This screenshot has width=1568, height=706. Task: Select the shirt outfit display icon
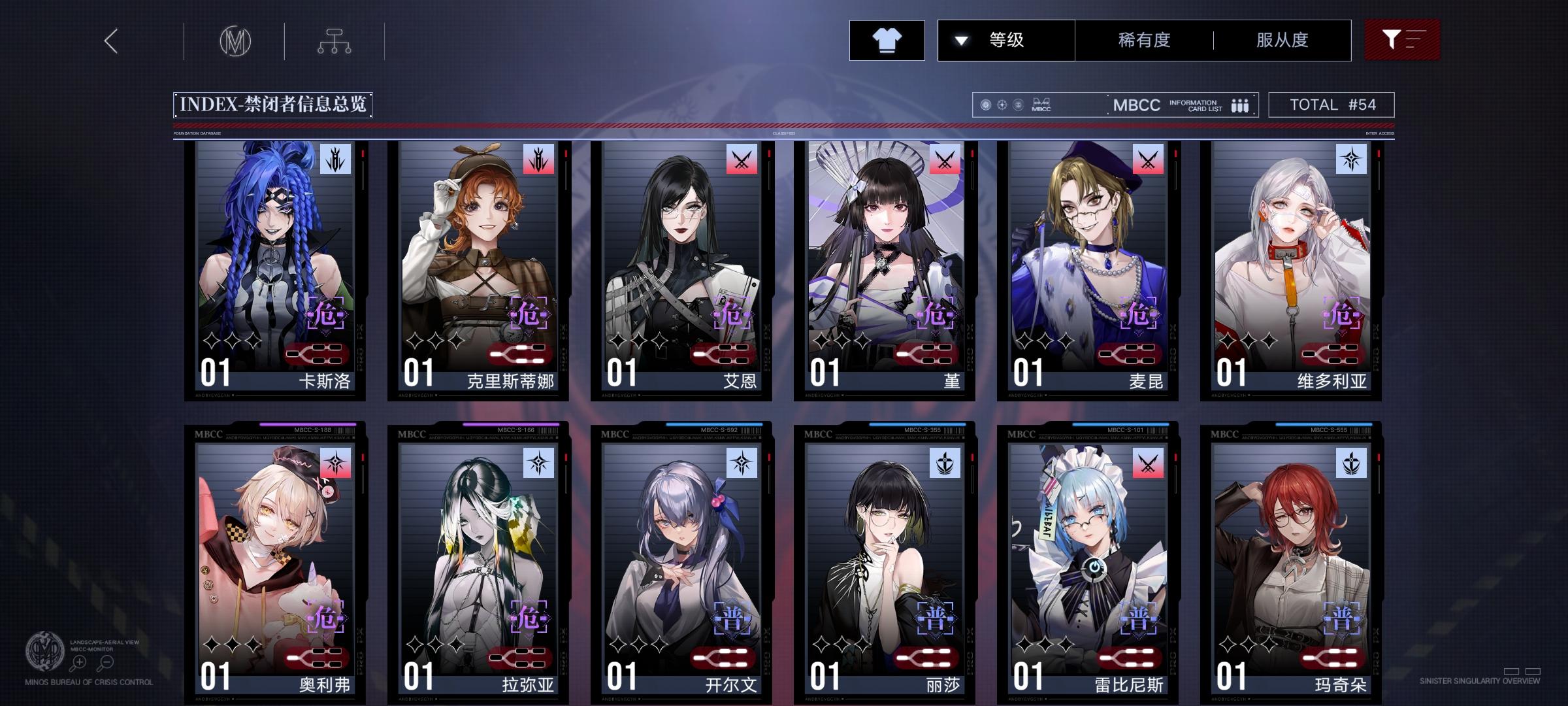pyautogui.click(x=887, y=40)
